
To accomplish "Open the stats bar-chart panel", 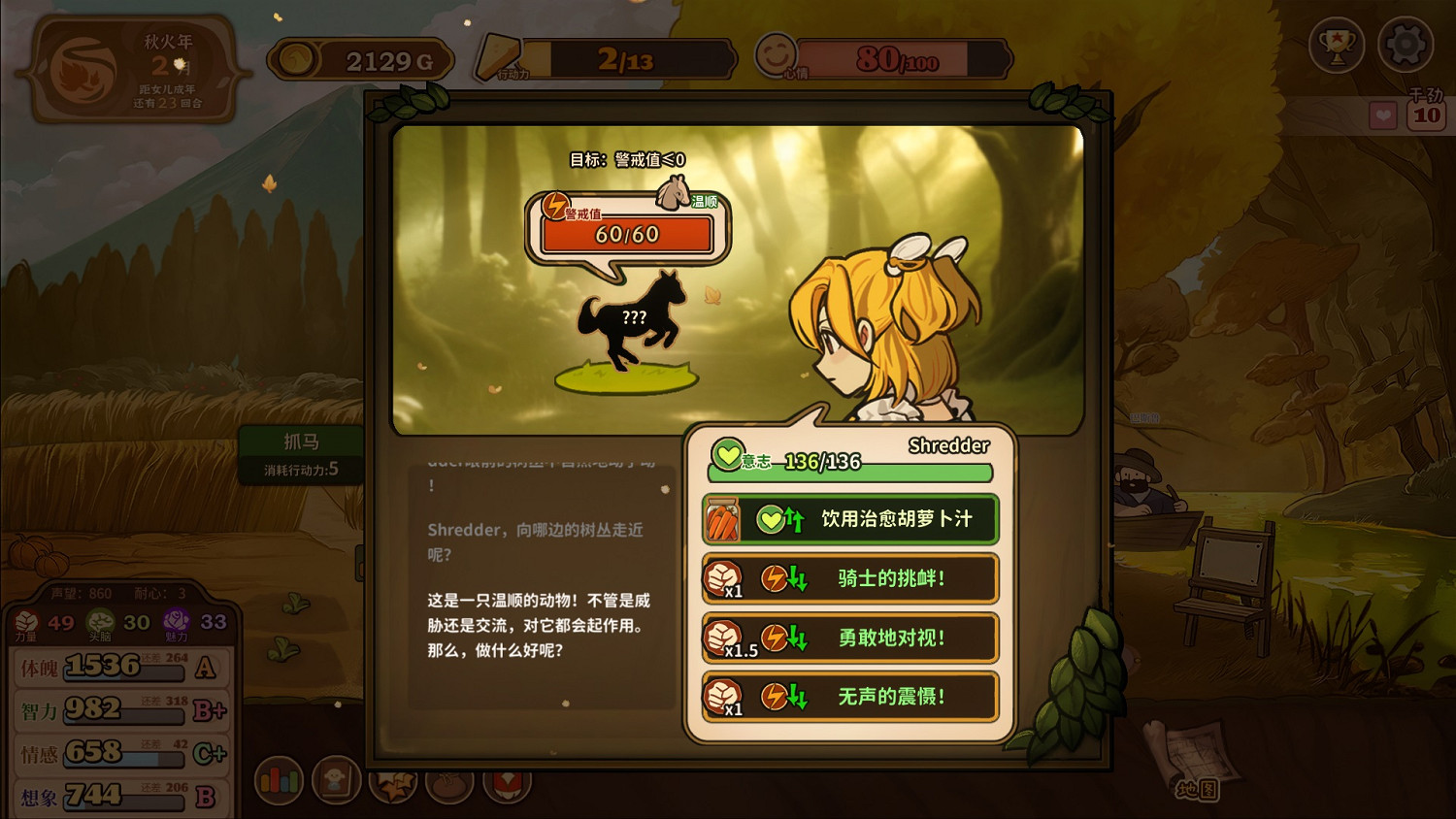I will tap(279, 779).
